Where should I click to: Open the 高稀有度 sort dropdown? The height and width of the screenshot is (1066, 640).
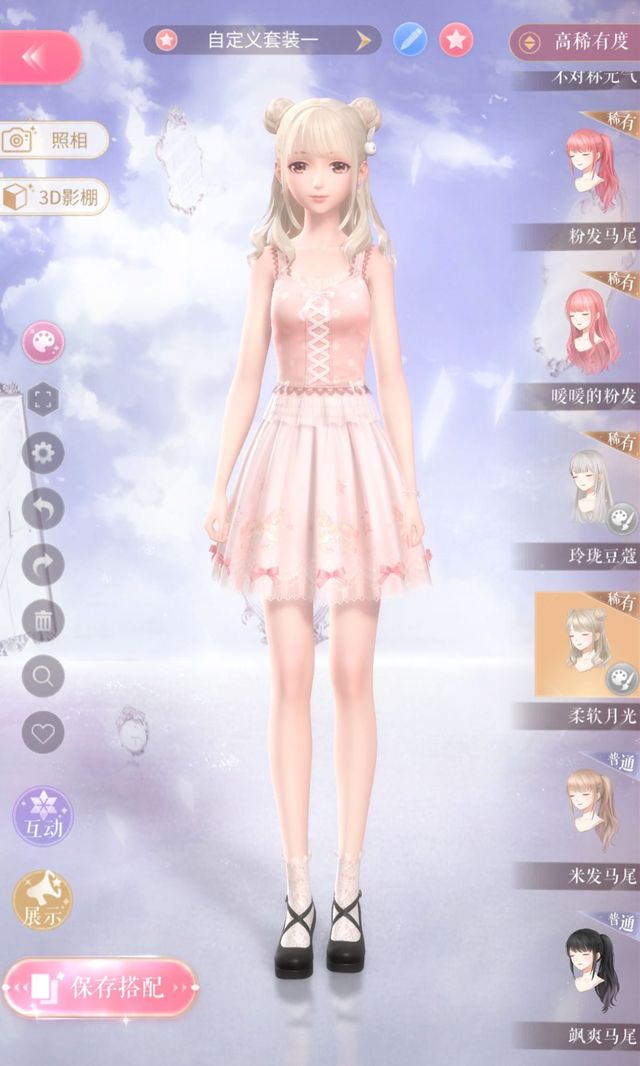(x=573, y=42)
